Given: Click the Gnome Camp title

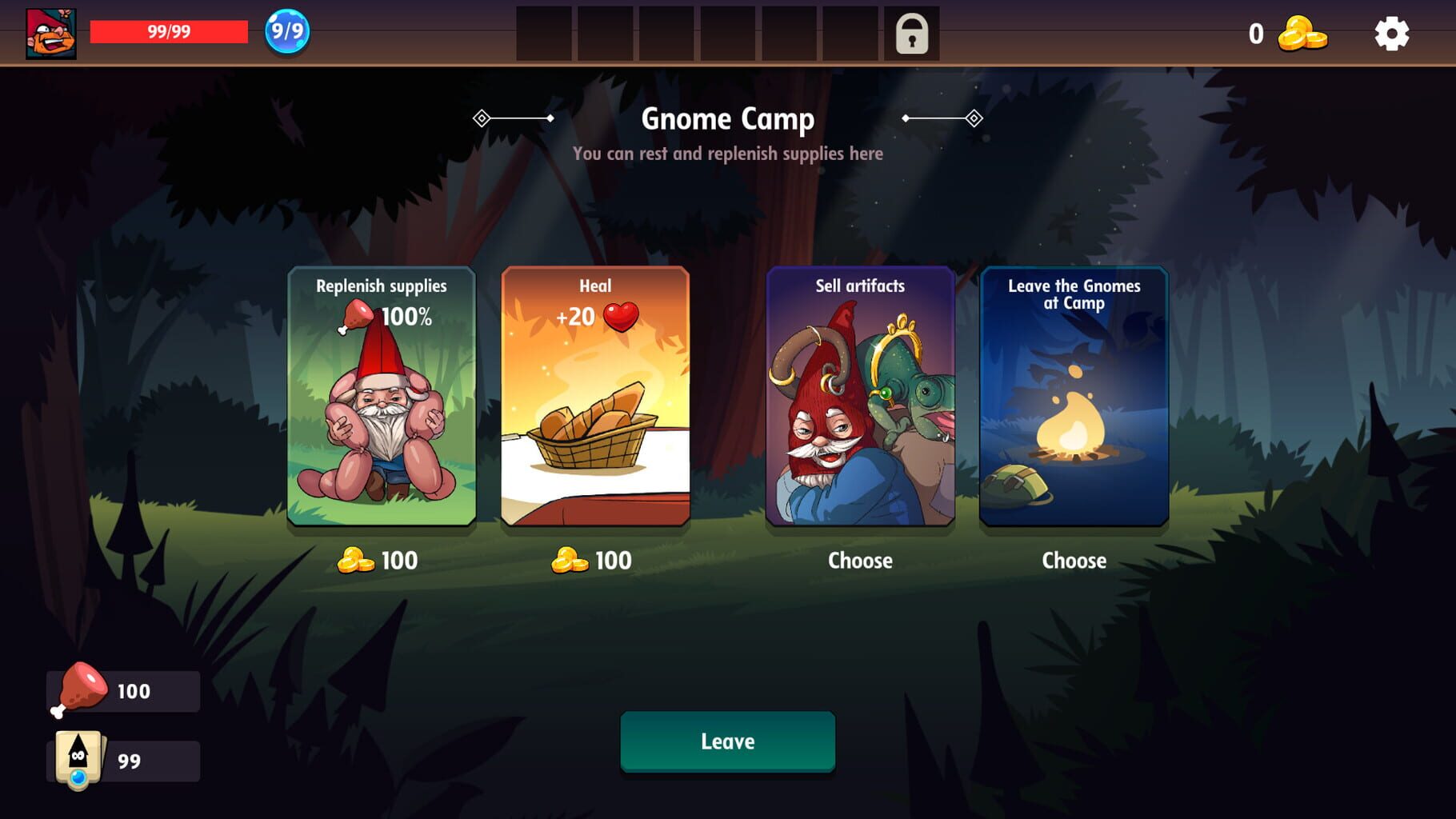Looking at the screenshot, I should coord(727,119).
